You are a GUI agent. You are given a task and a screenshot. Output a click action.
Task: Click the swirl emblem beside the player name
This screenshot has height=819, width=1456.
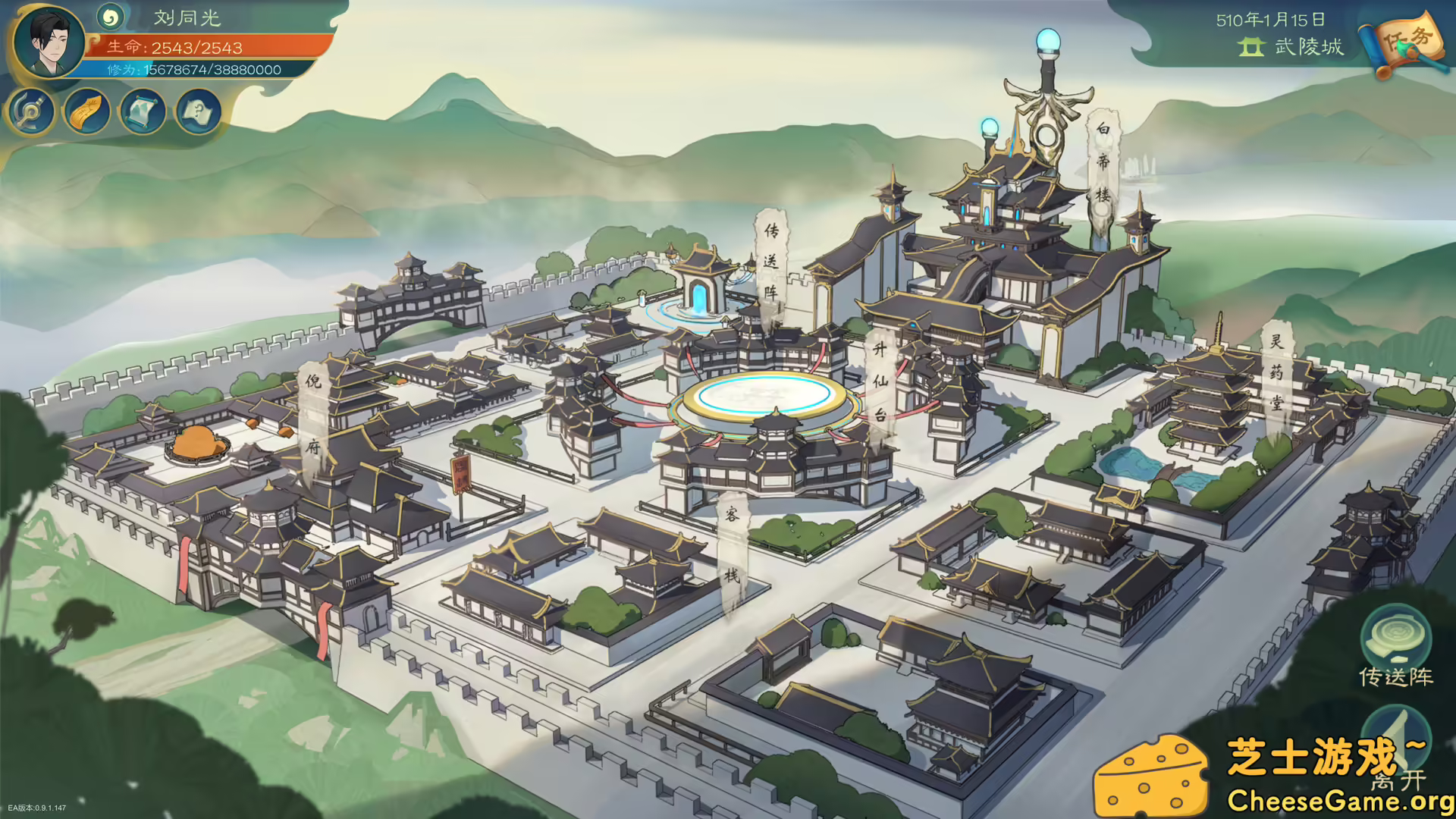[x=111, y=17]
